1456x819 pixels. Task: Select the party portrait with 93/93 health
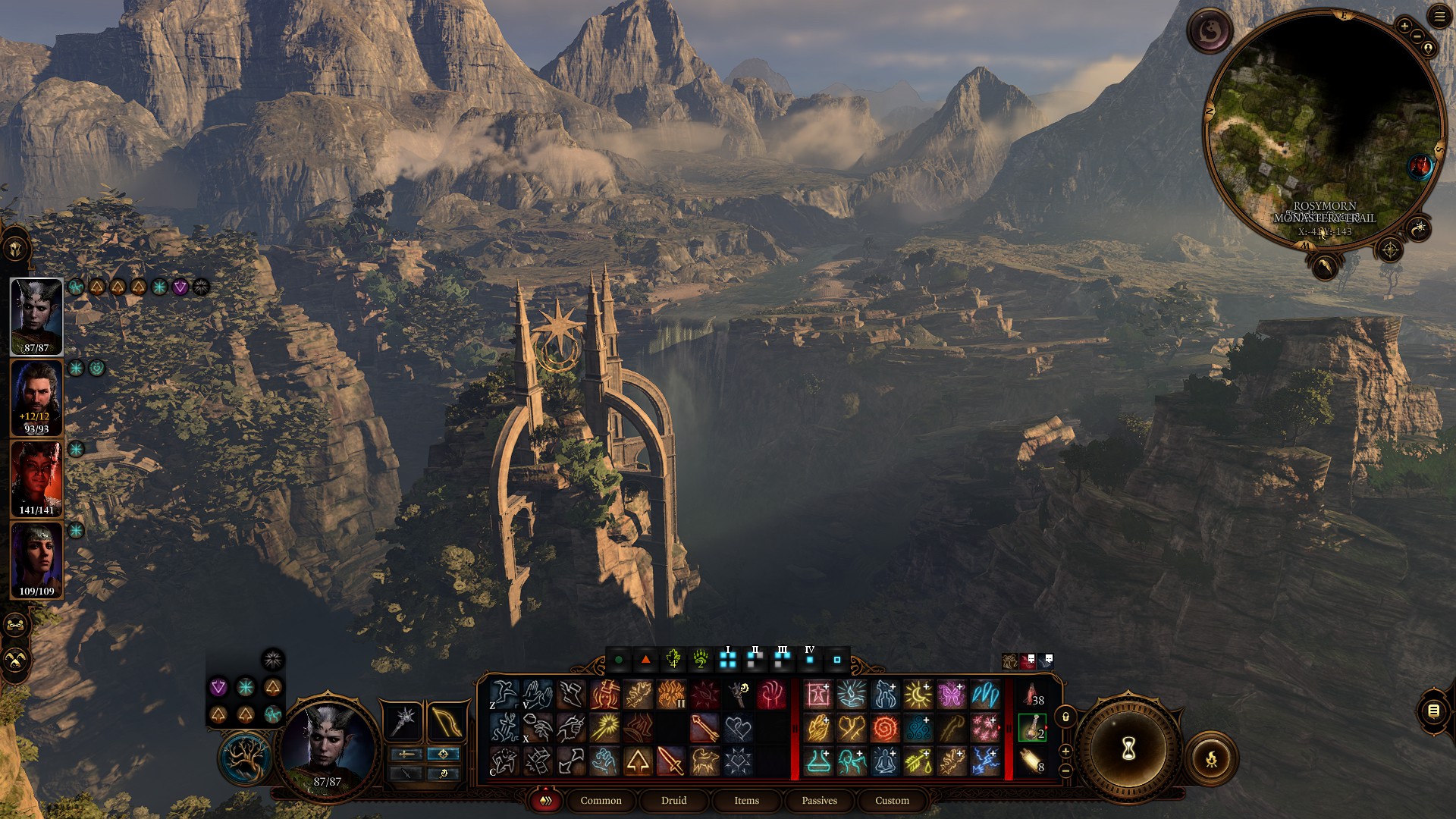[x=36, y=397]
